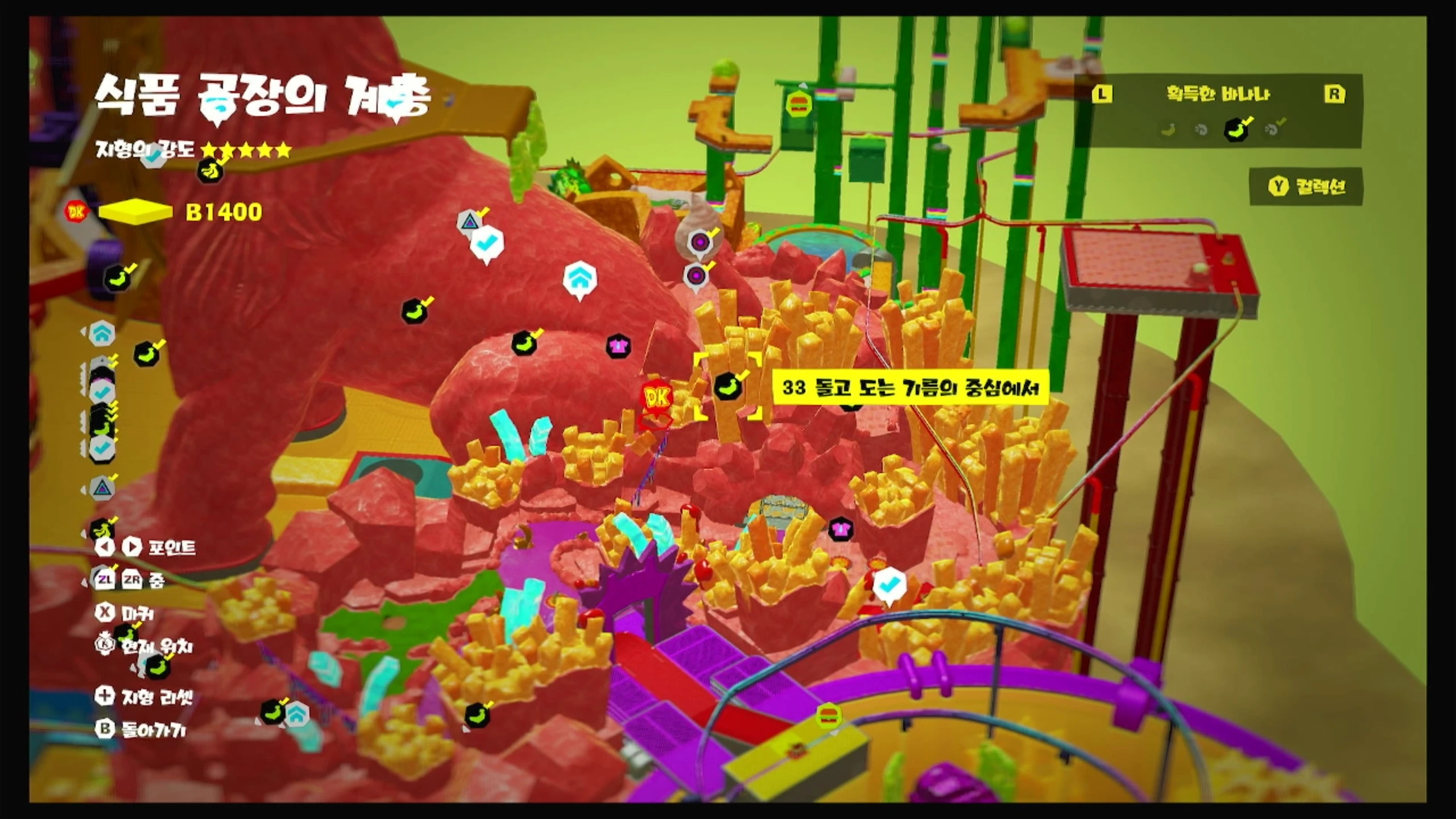Viewport: 1456px width, 819px height.
Task: Select the red DK current-location marker
Action: coord(657,397)
